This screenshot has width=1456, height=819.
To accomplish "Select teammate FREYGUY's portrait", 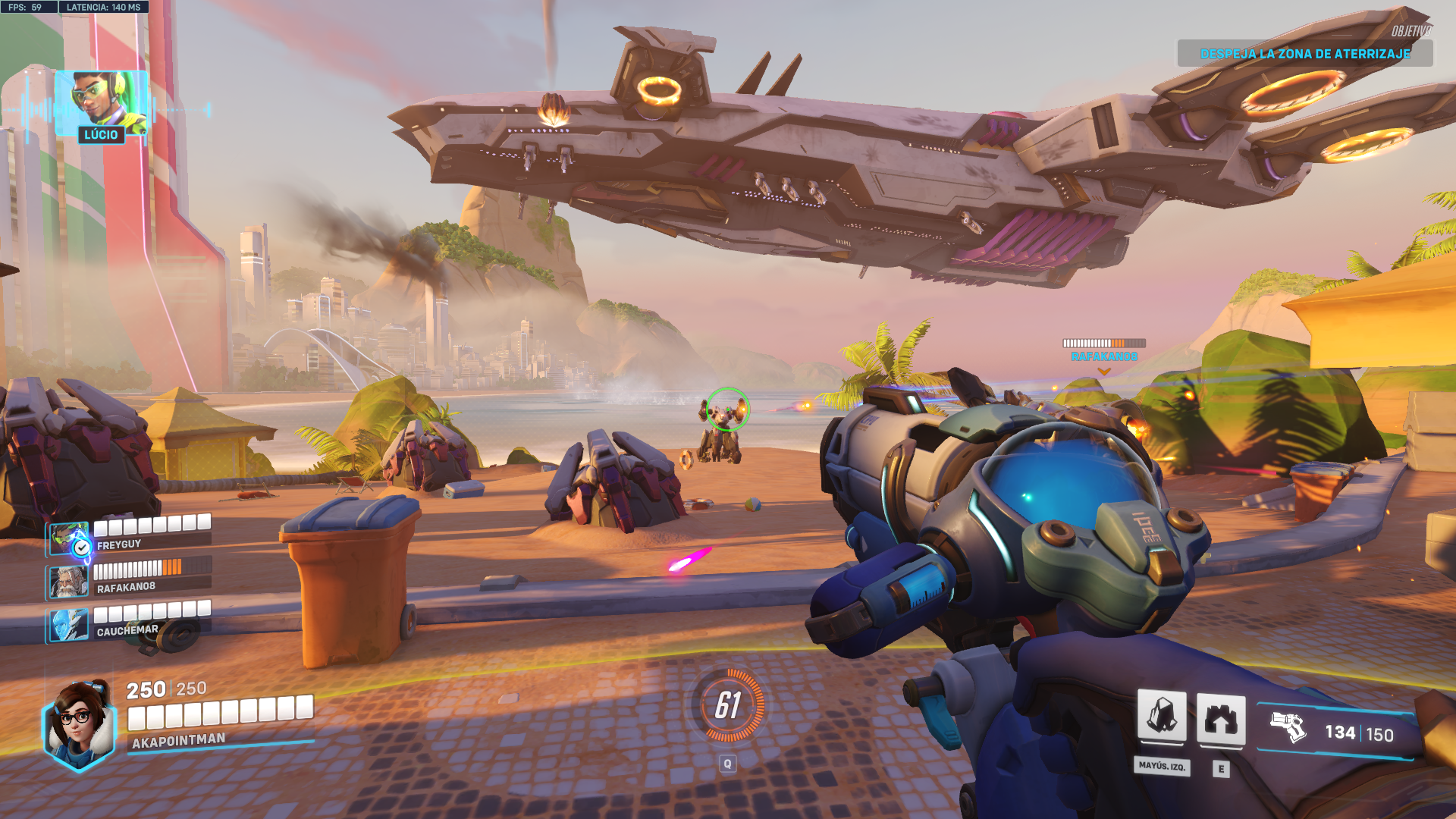I will [69, 538].
